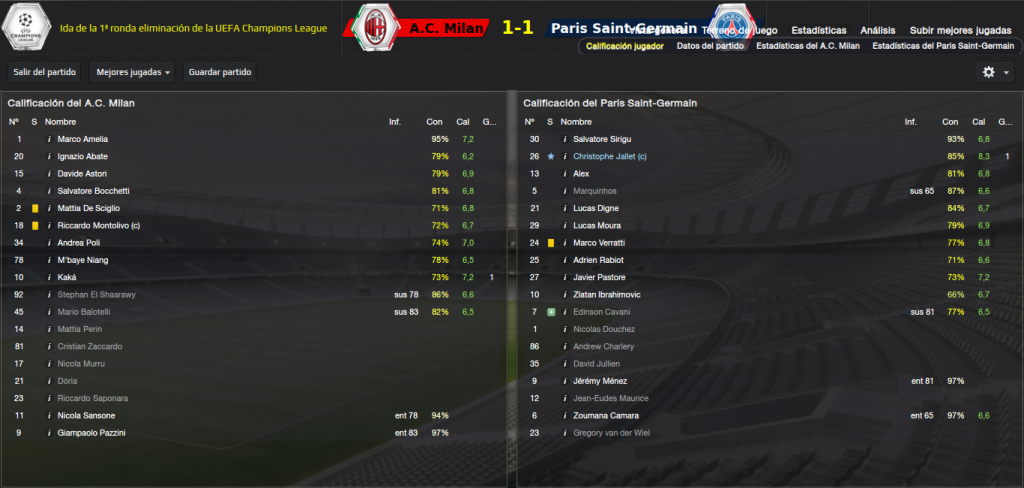Show Estadísticas del Paris Saint-Germain
The image size is (1024, 488).
[944, 46]
